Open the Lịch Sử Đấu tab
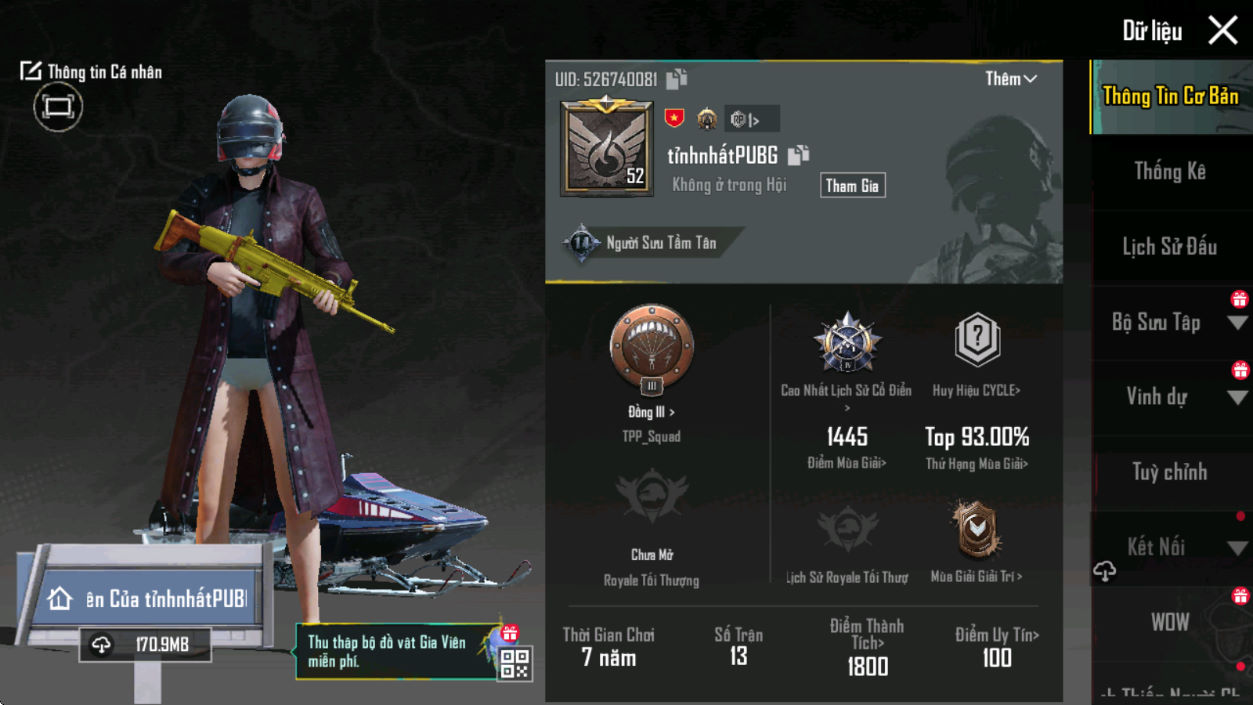The image size is (1253, 705). click(1169, 247)
